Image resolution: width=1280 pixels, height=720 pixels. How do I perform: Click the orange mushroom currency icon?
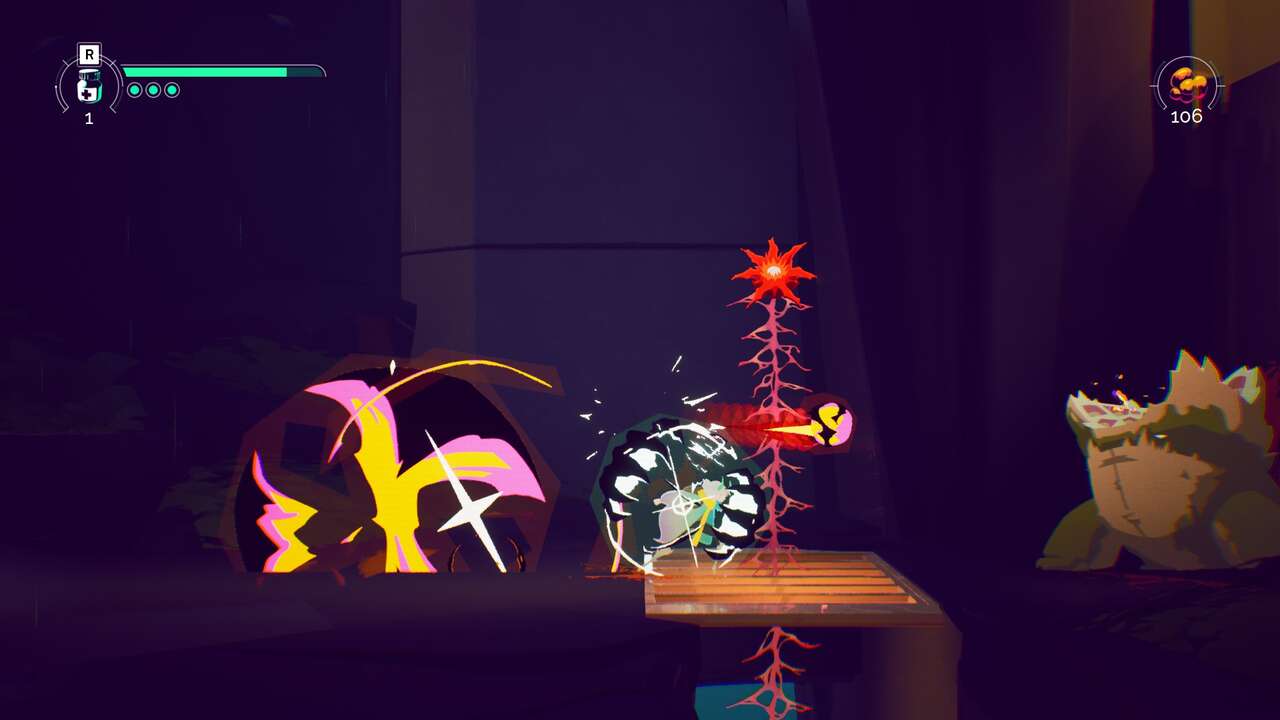(x=1186, y=84)
